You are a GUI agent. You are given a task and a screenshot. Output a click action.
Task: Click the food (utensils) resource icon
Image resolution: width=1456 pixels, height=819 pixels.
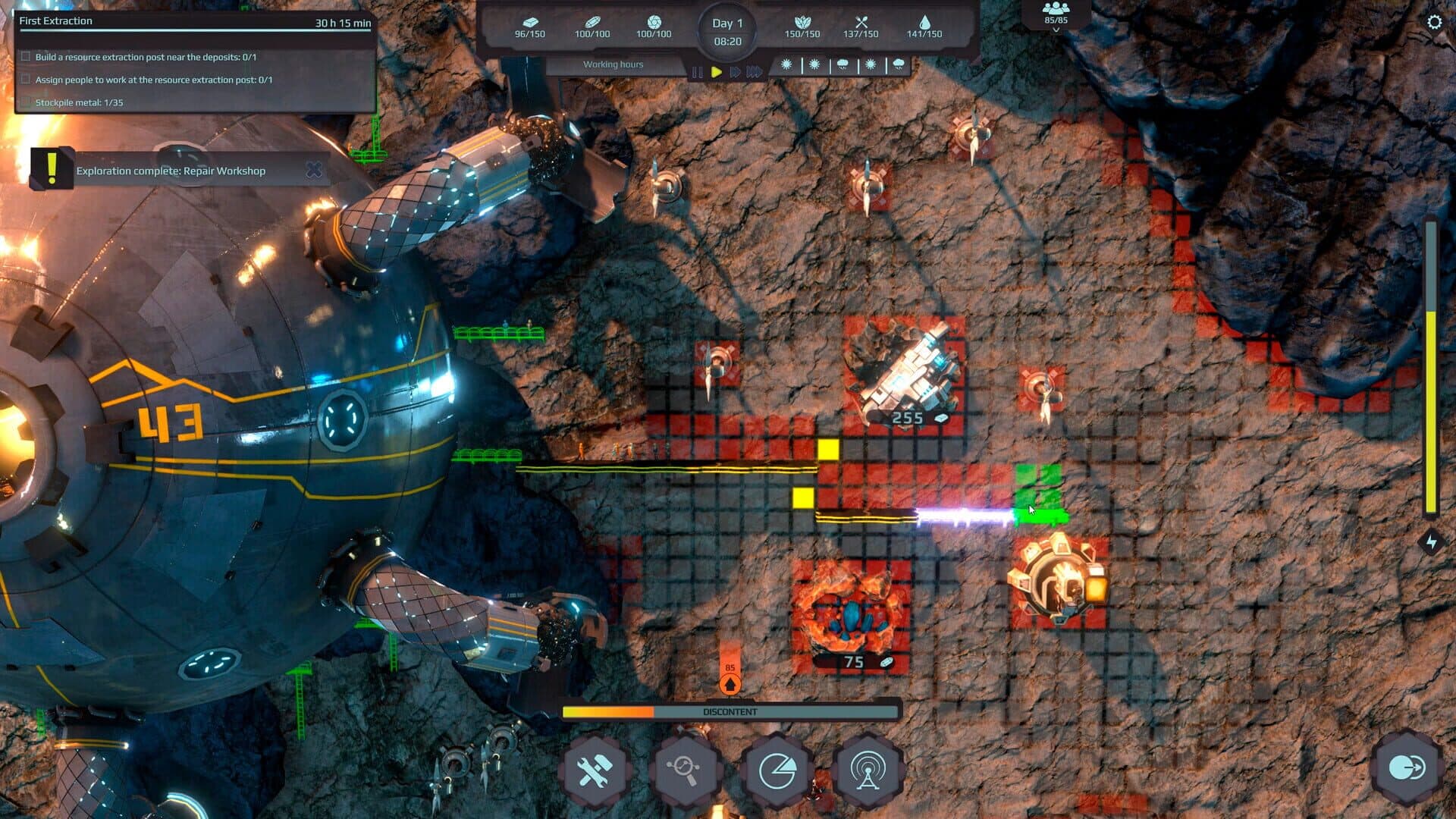point(861,23)
